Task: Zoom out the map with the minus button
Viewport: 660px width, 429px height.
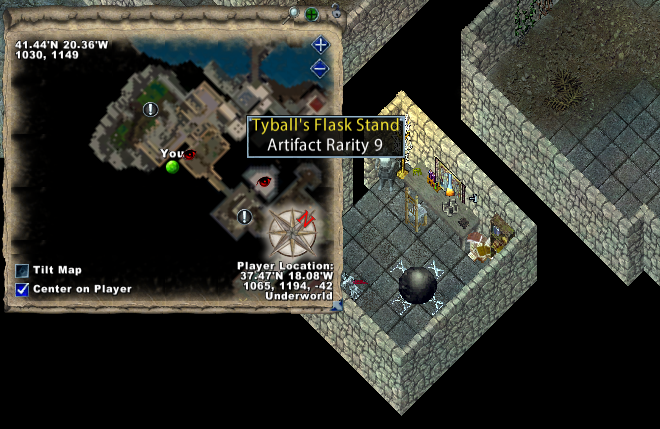Action: click(320, 68)
